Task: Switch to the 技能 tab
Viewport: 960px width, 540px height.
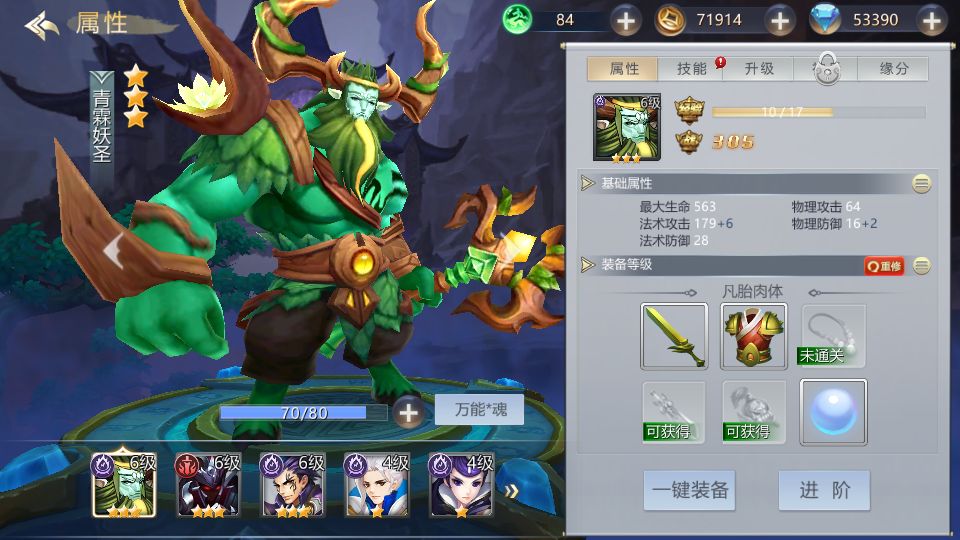Action: coord(692,69)
